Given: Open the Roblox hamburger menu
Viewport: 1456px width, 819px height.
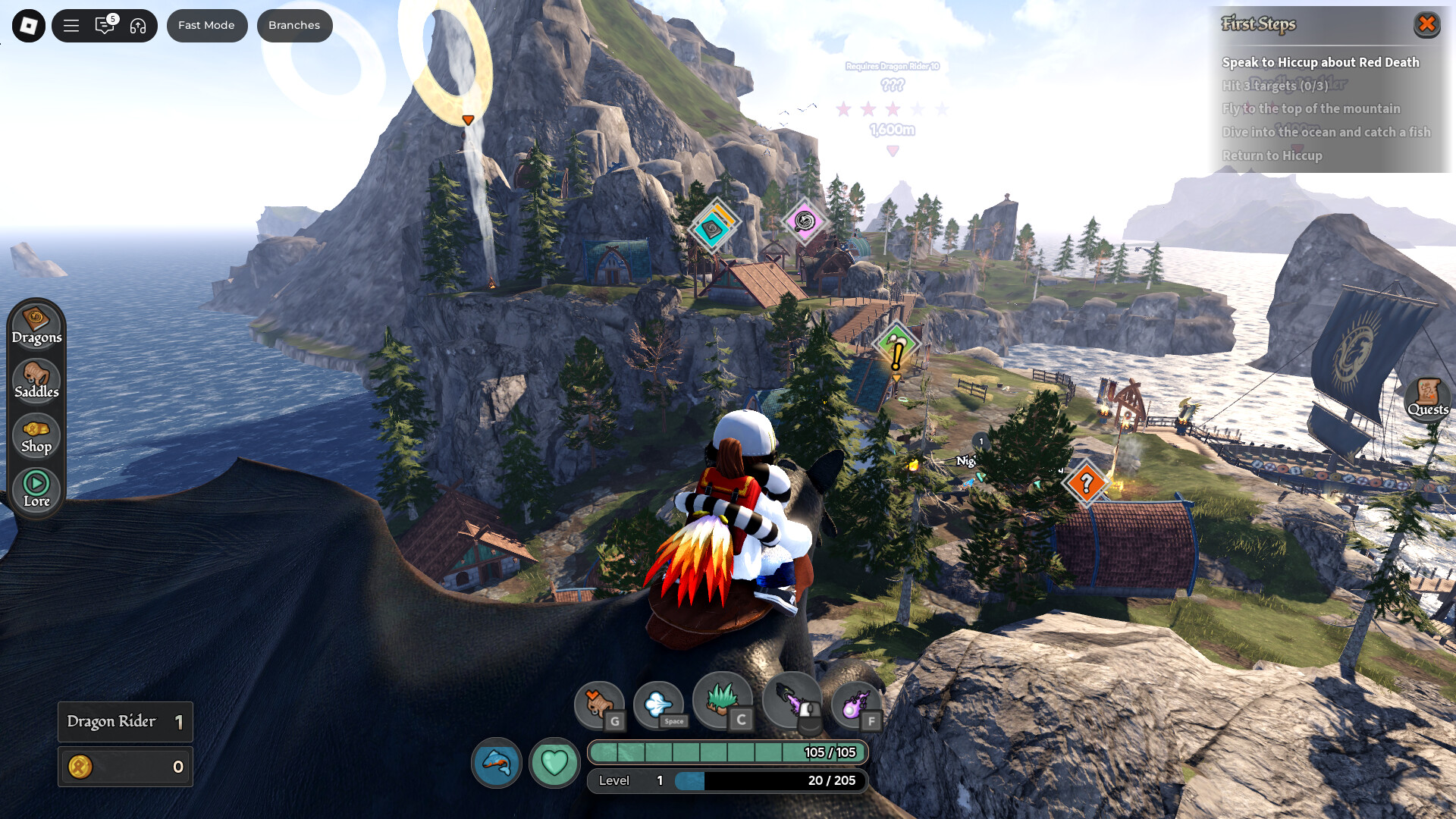Looking at the screenshot, I should click(x=71, y=26).
